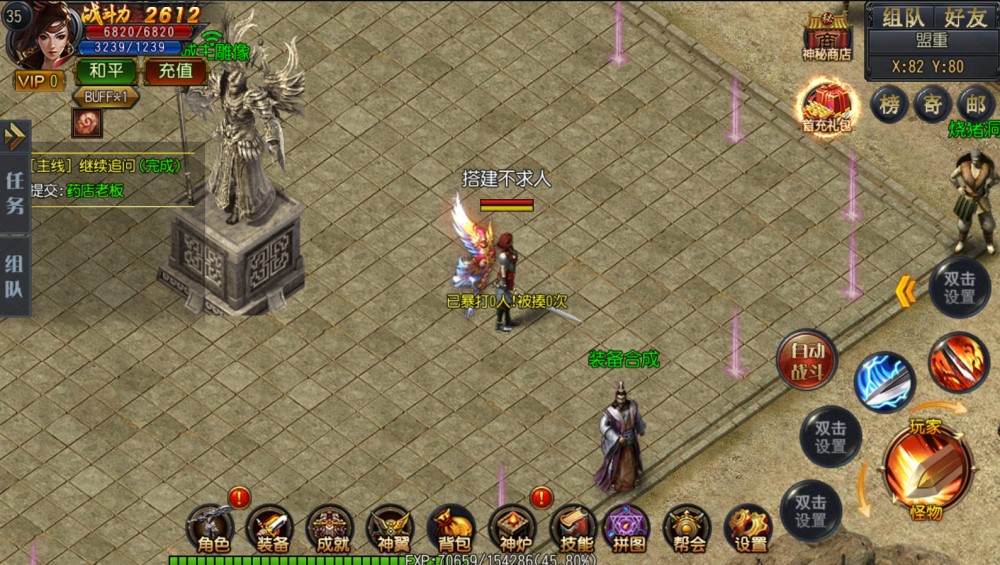
Task: Open the 装备 equipment menu
Action: [271, 529]
